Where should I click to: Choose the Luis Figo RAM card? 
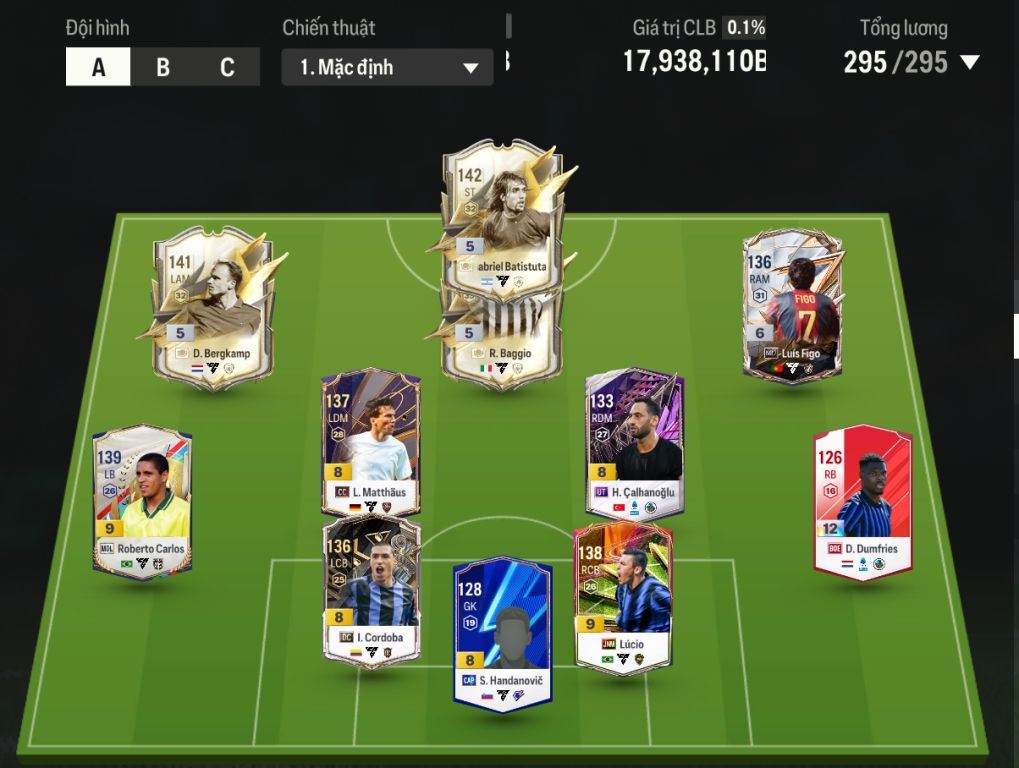coord(792,305)
